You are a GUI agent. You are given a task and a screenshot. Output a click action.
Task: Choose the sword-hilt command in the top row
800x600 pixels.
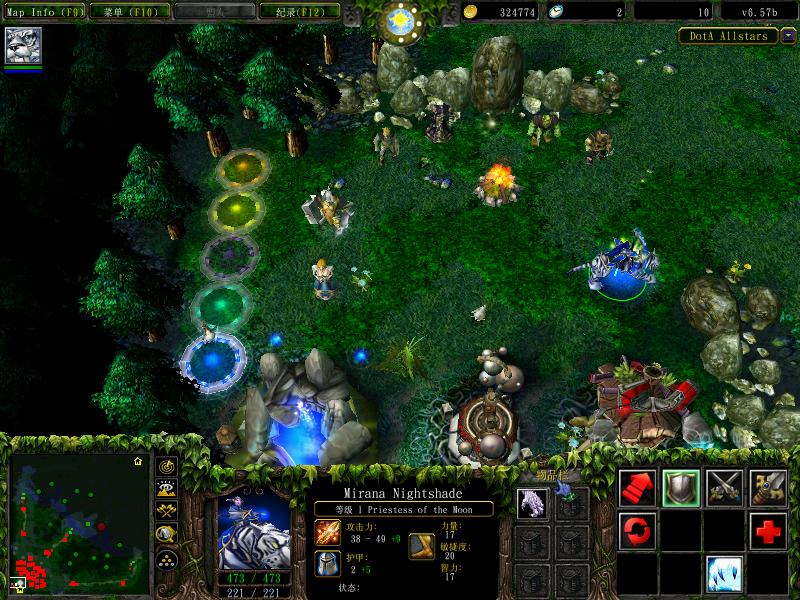(768, 487)
